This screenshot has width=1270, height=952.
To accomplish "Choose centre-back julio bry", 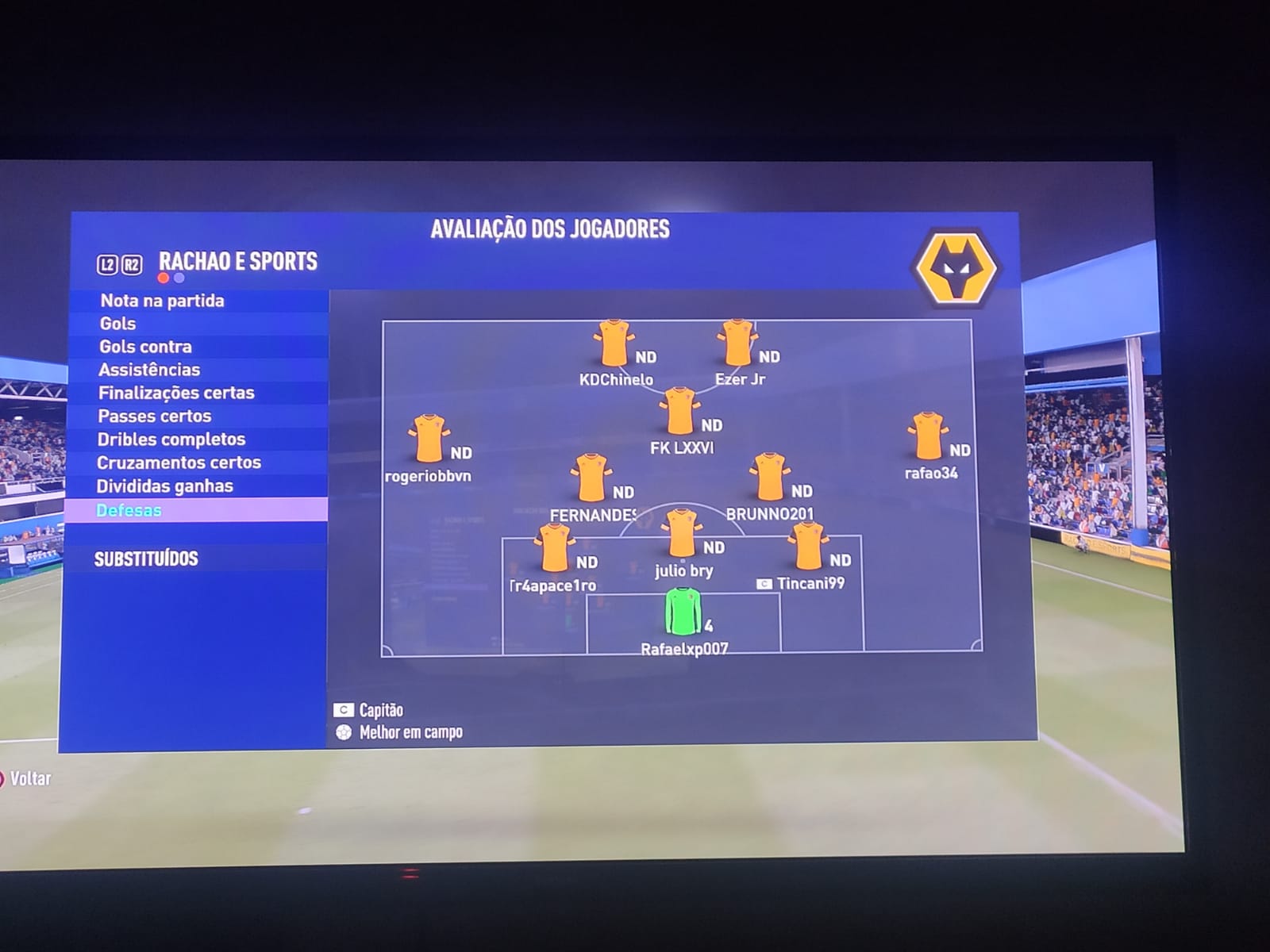I will (x=681, y=533).
